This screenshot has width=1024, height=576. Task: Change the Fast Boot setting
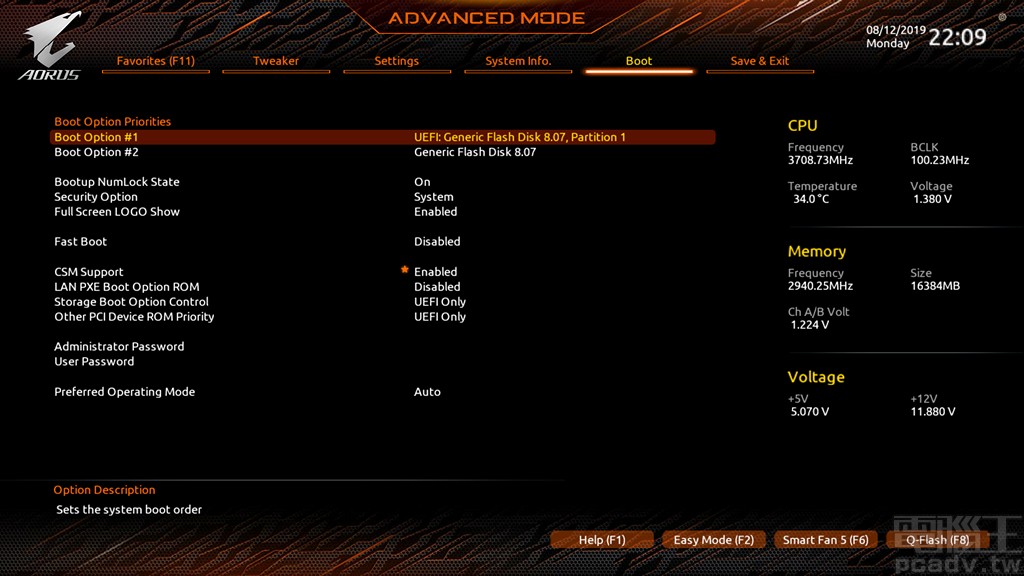(80, 242)
